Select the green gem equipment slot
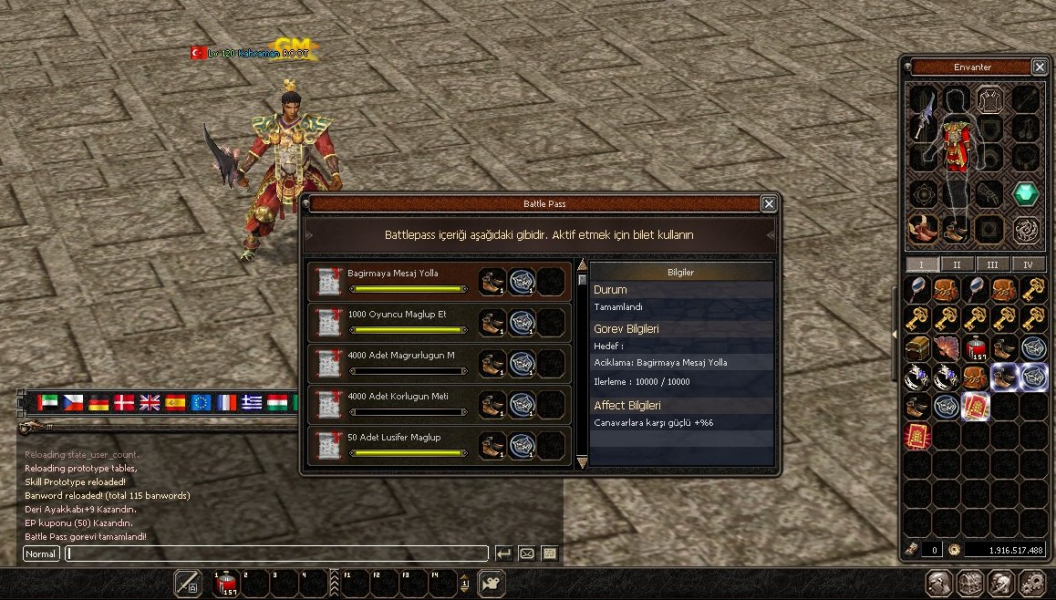 (1025, 194)
